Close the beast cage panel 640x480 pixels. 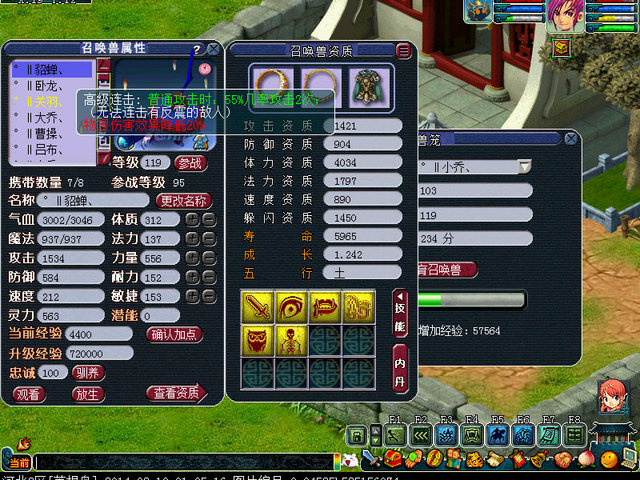(x=570, y=140)
